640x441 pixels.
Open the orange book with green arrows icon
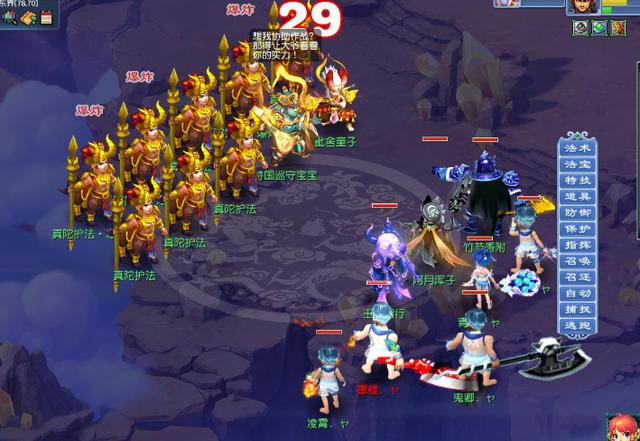click(x=26, y=18)
